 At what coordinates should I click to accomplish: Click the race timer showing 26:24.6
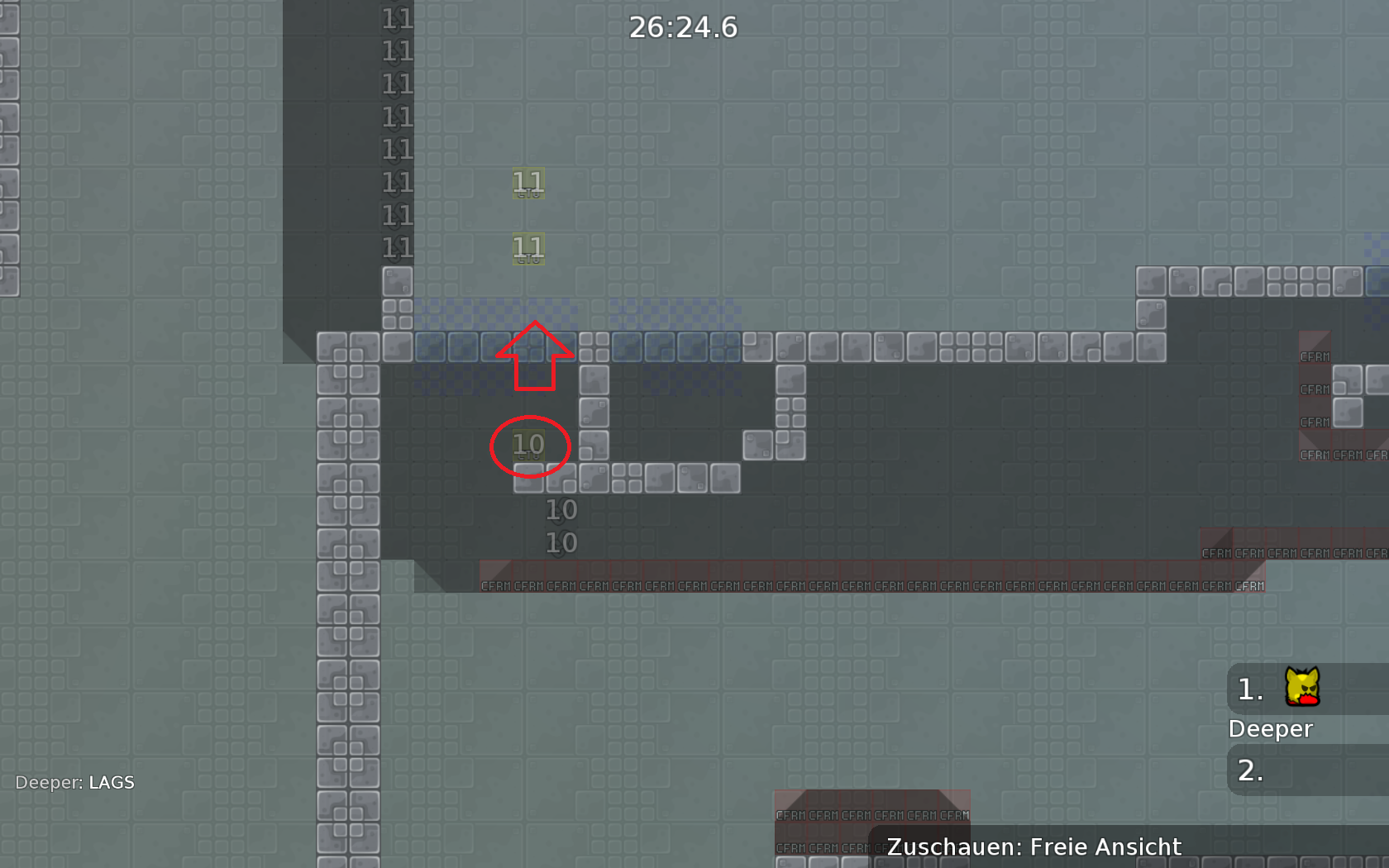683,27
